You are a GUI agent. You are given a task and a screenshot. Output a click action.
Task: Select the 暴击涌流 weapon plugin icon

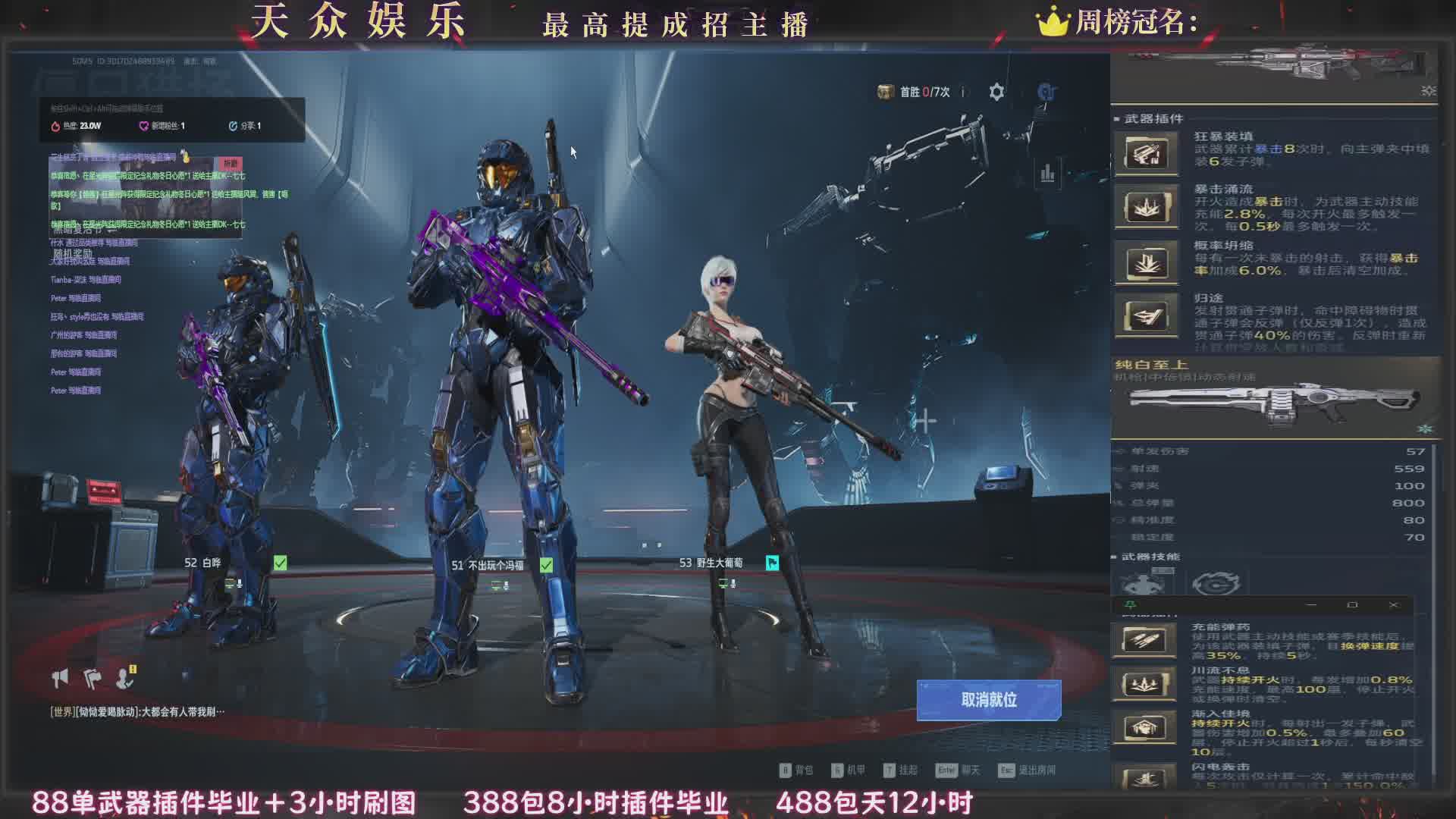click(1147, 208)
